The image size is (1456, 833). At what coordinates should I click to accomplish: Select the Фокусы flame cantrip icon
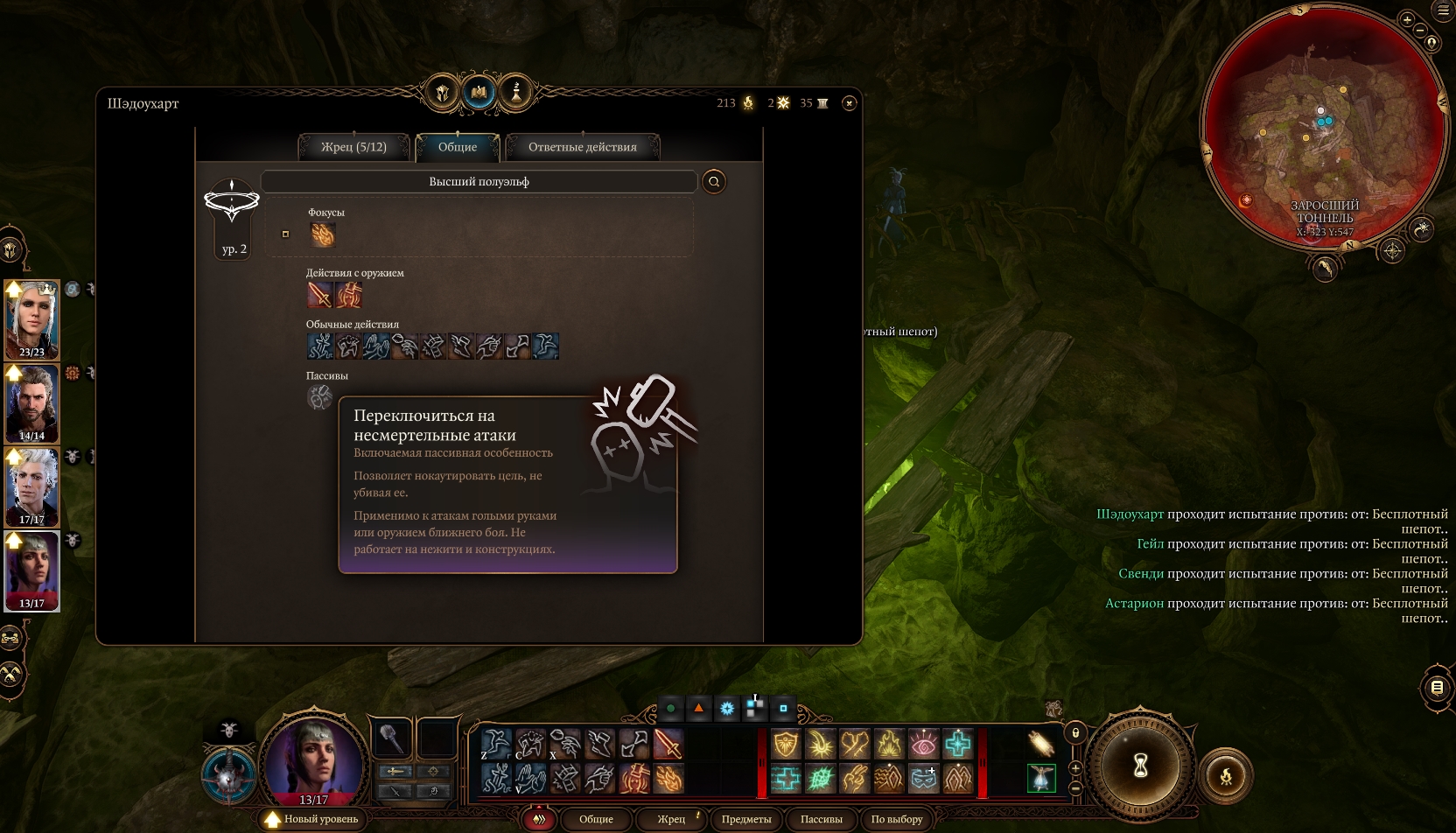tap(323, 234)
